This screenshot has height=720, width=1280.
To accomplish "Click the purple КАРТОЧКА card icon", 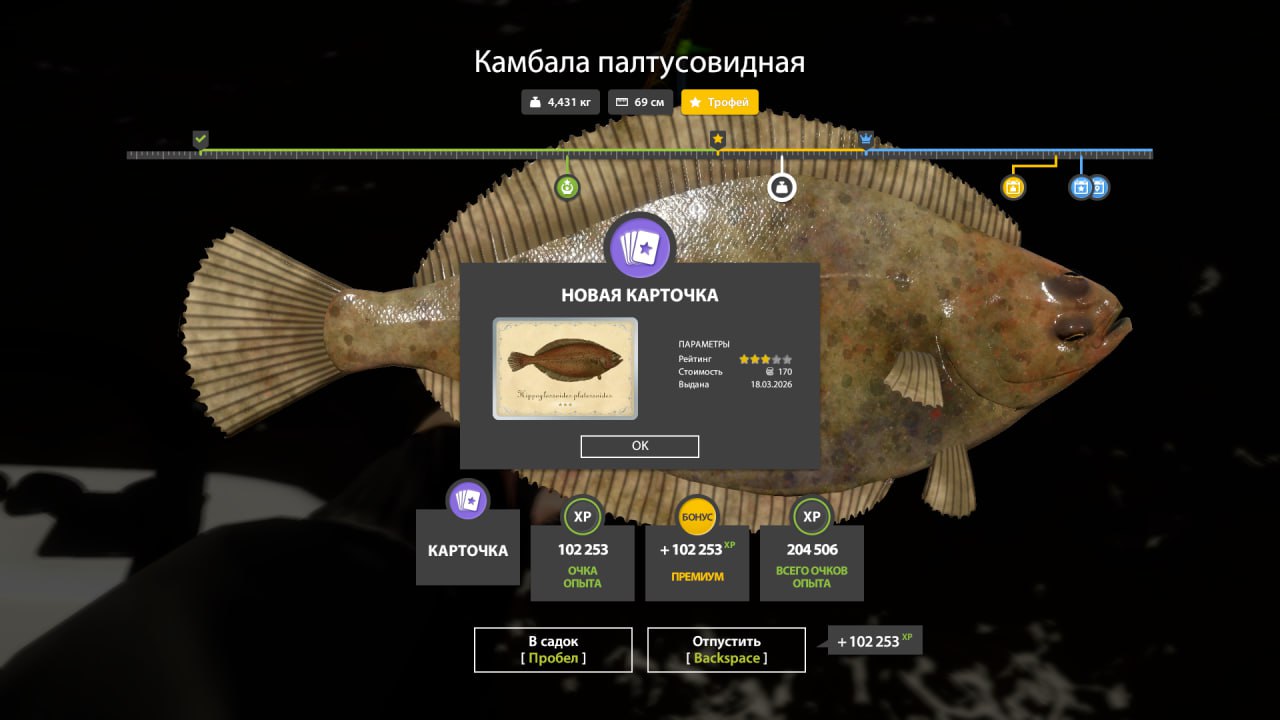I will click(x=467, y=499).
